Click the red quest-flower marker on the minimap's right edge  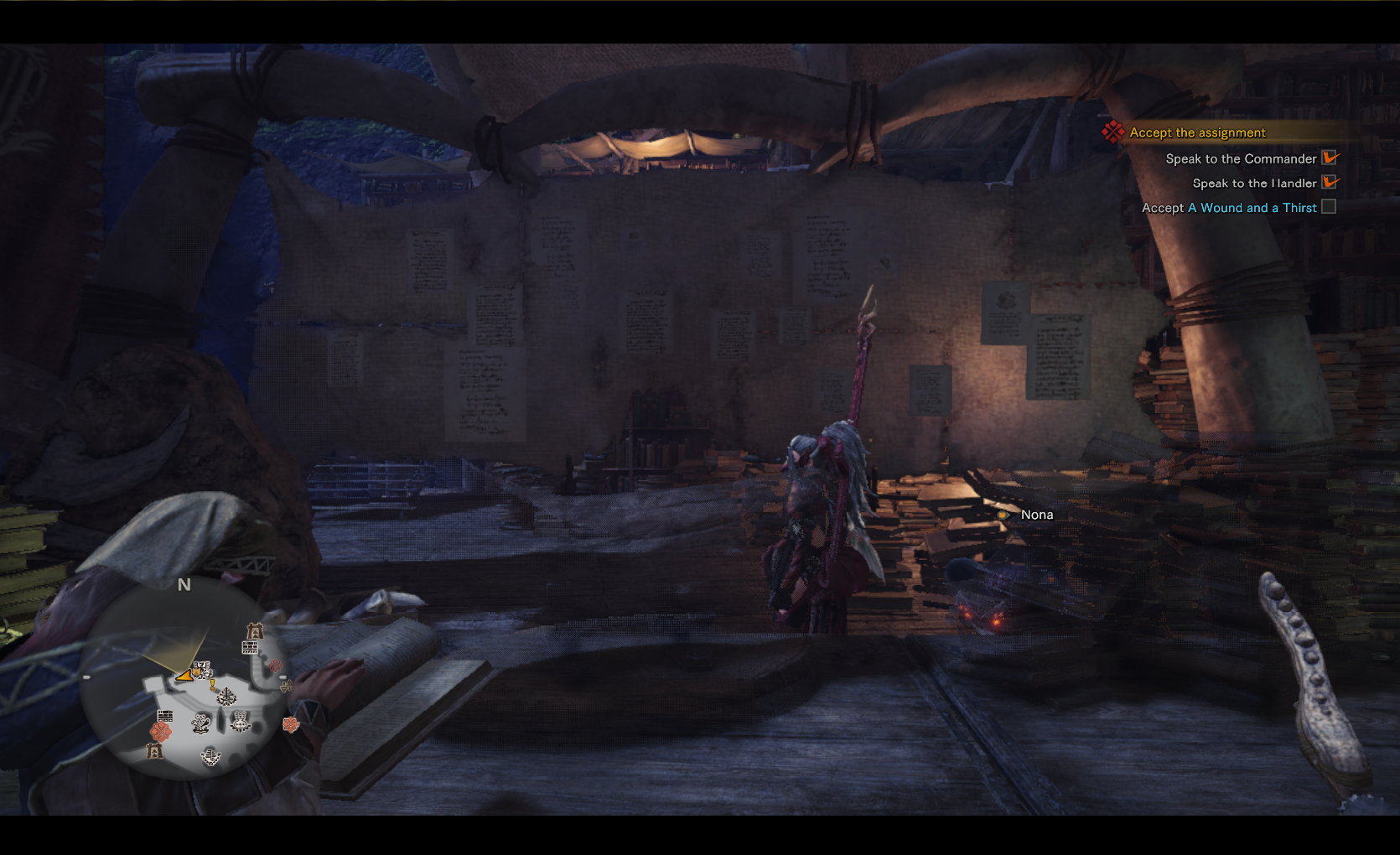[289, 725]
